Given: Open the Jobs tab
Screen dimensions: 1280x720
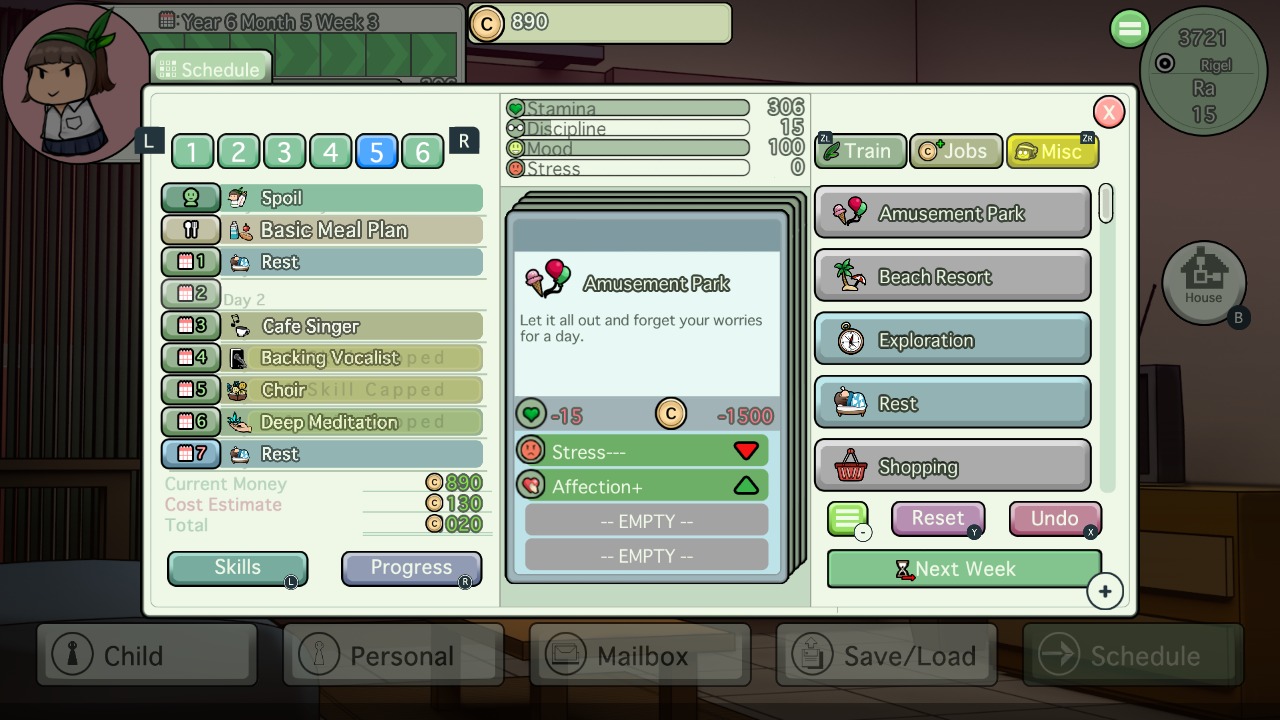Looking at the screenshot, I should [x=956, y=151].
